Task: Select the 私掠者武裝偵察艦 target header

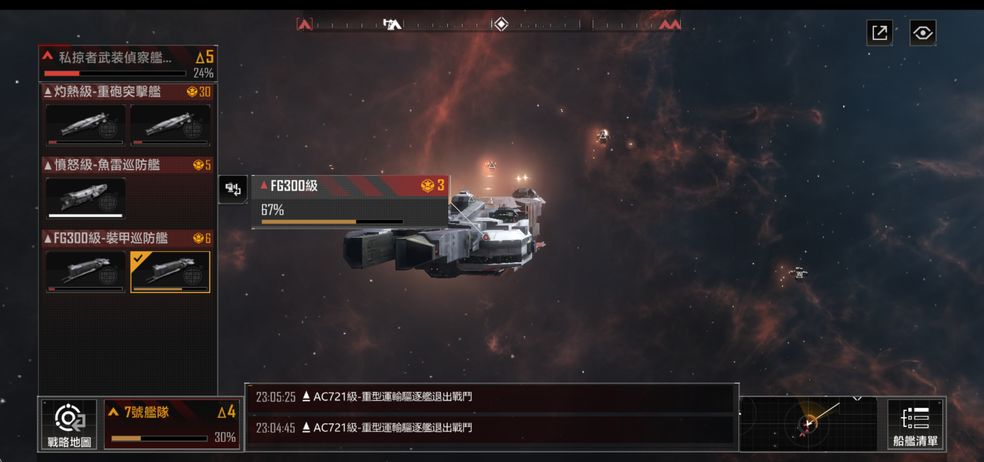Action: pos(128,63)
